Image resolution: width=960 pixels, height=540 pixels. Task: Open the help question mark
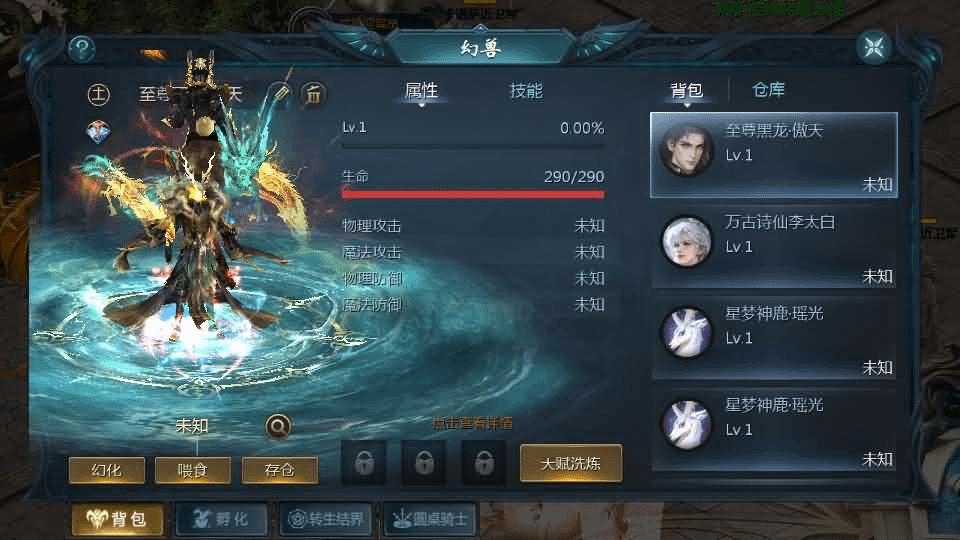coord(82,48)
